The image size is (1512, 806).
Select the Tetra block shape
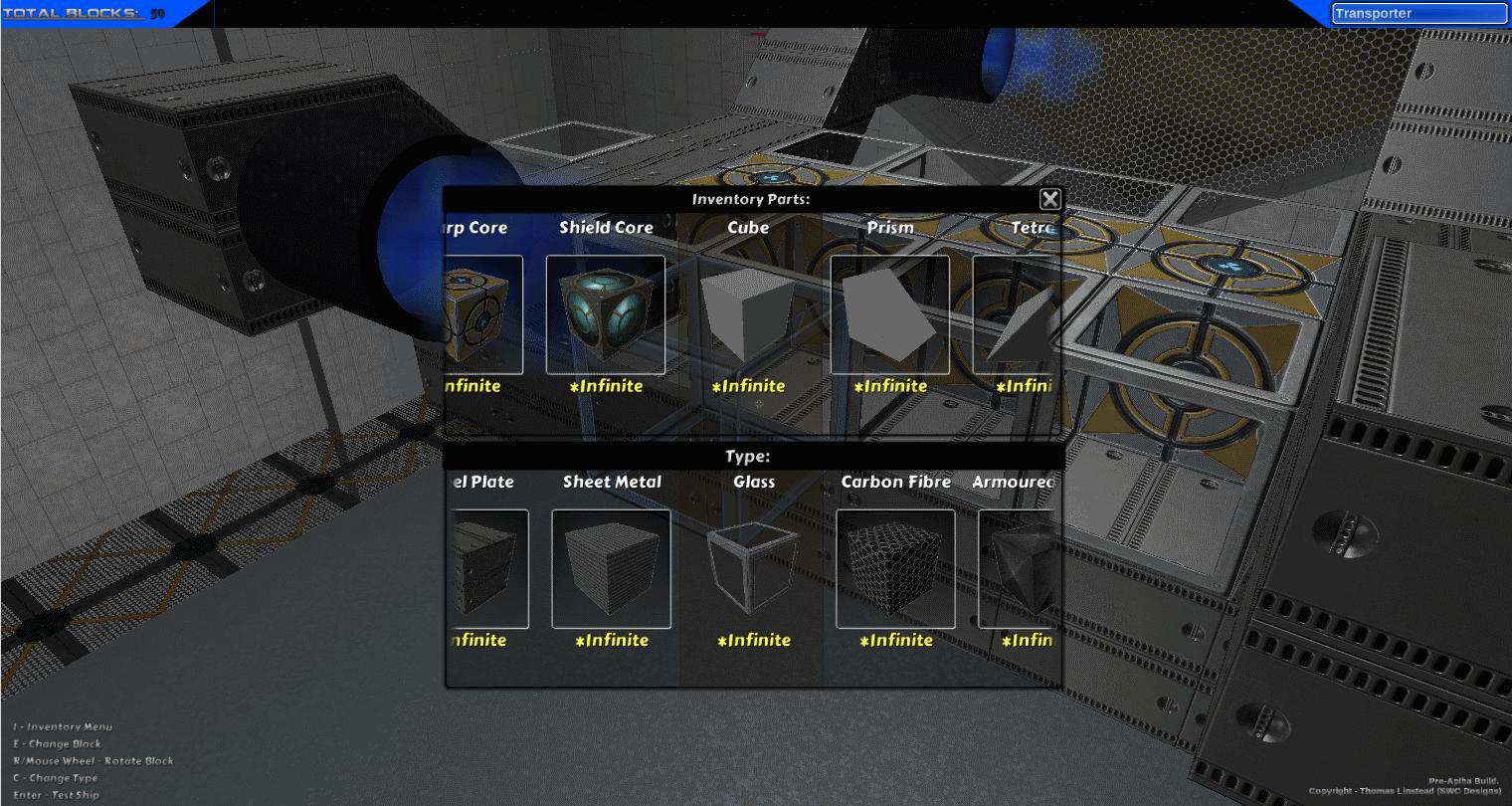coord(1015,313)
